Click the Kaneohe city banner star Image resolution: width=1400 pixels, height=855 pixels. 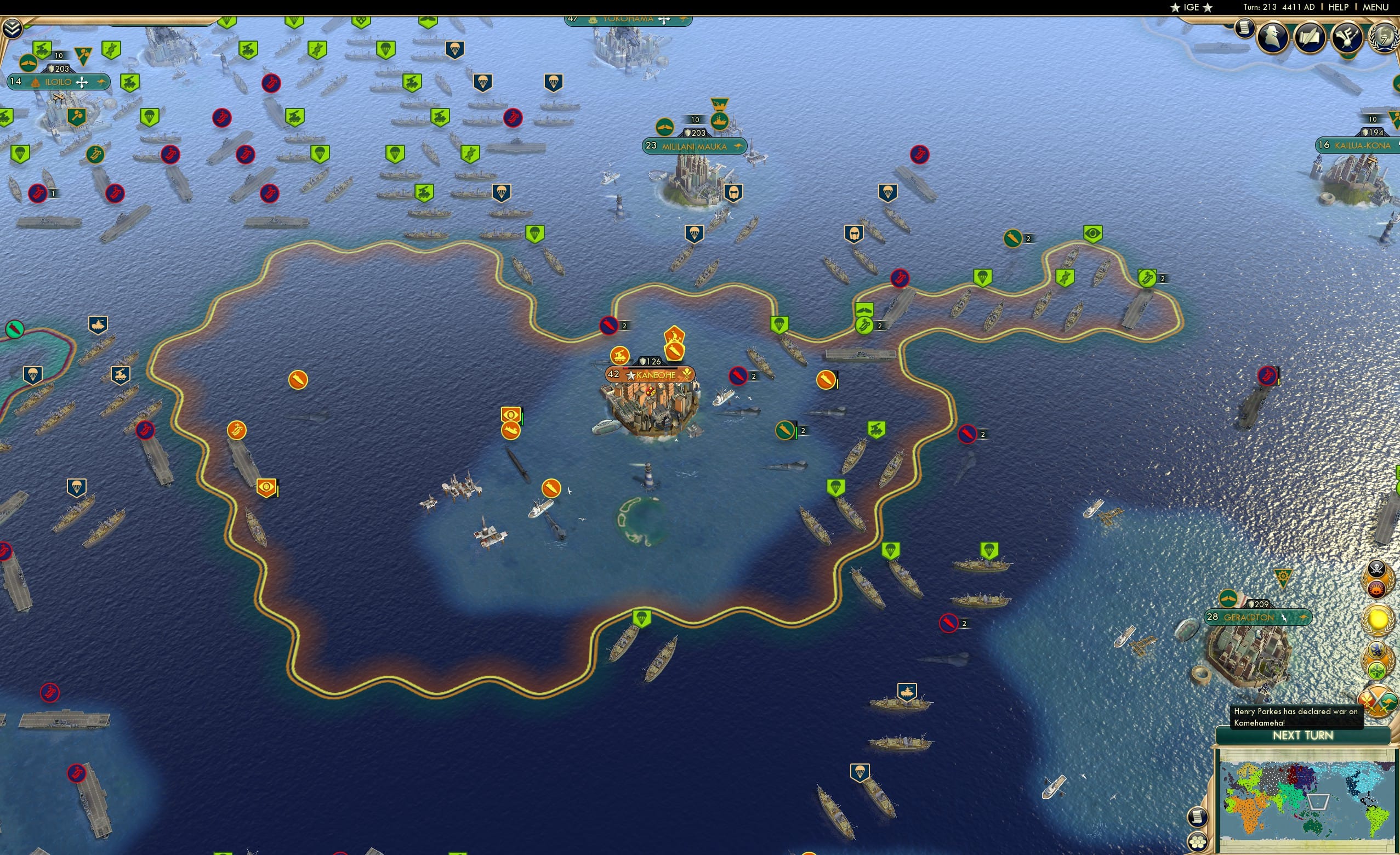pos(631,374)
